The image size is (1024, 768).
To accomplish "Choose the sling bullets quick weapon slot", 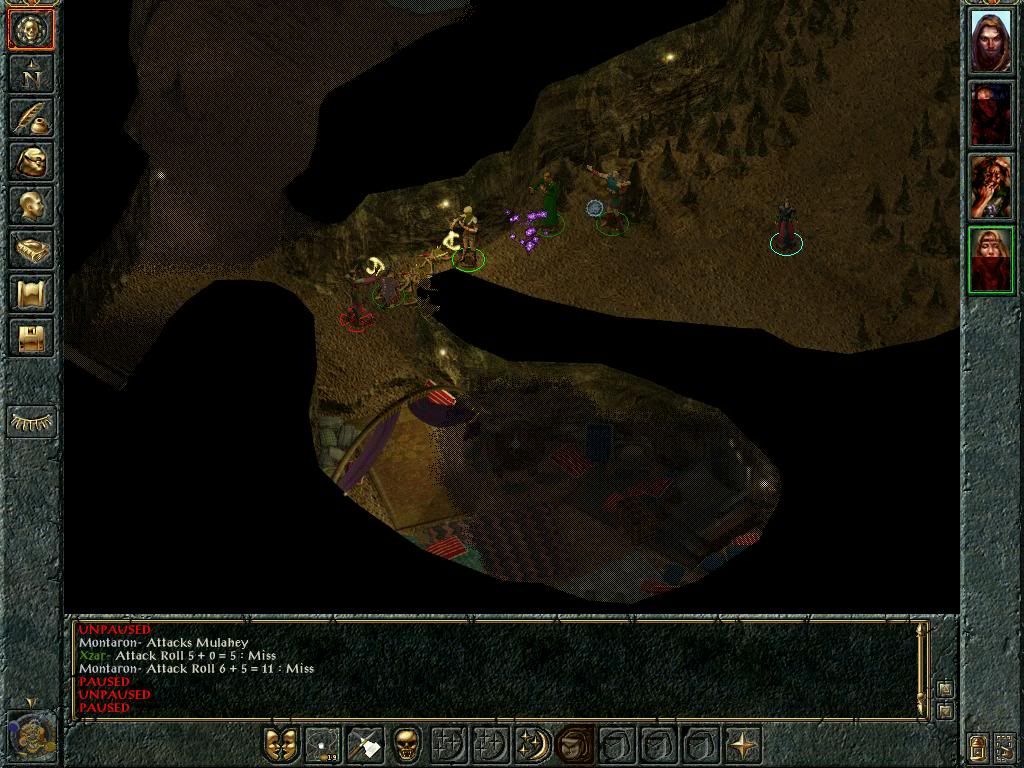I will coord(324,745).
